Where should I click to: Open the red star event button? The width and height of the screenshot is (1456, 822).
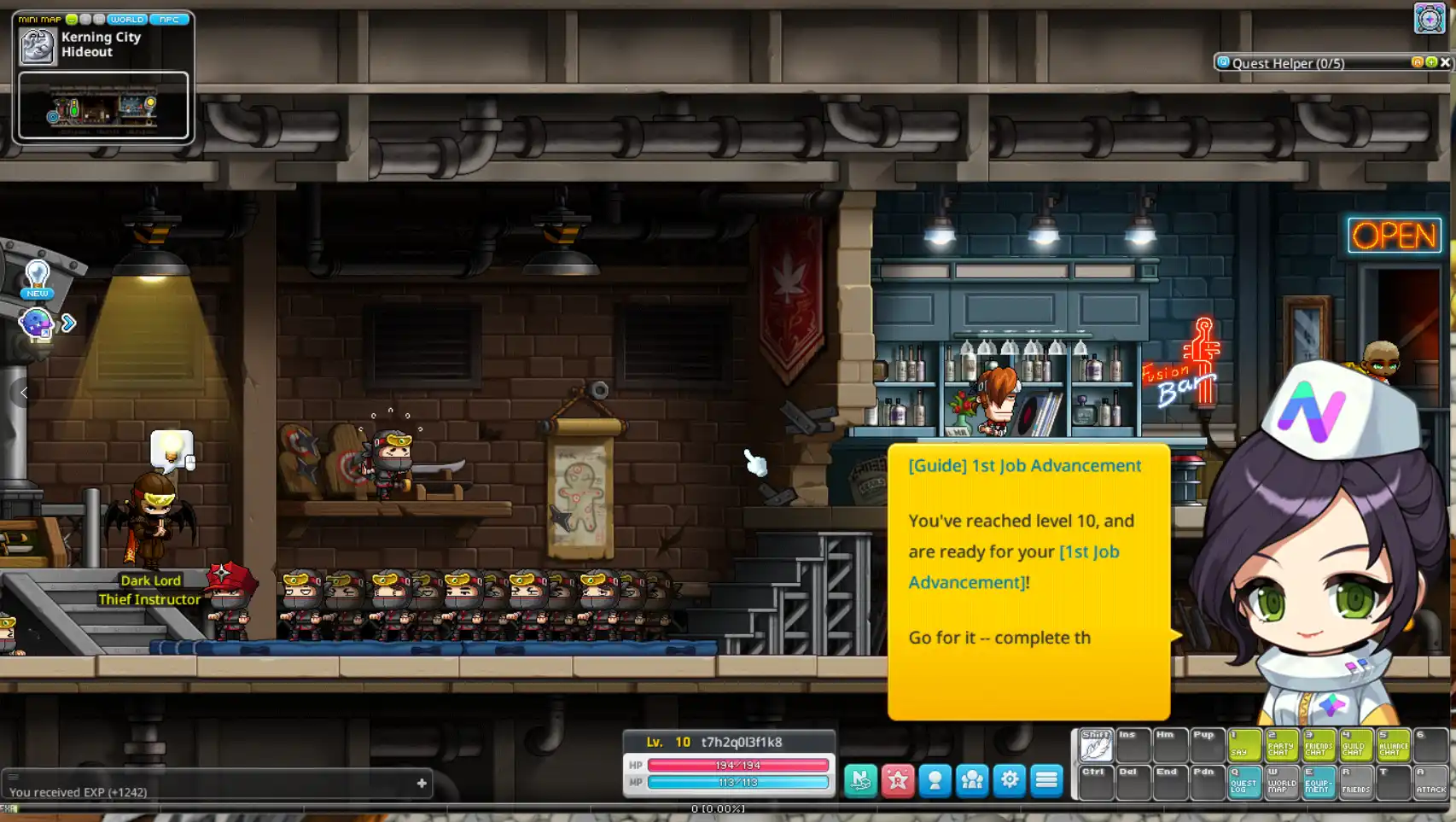click(898, 779)
